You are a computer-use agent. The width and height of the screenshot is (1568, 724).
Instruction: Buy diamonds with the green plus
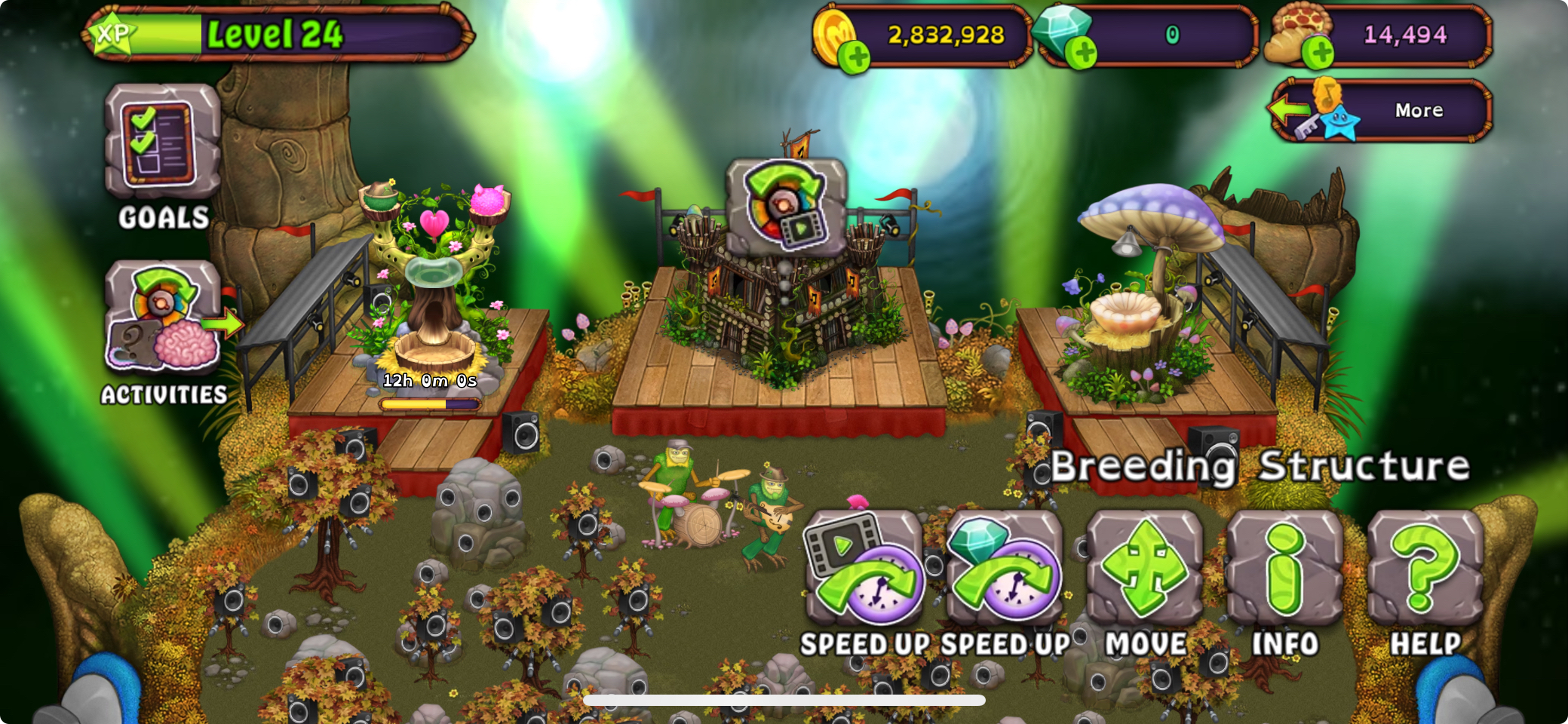1083,53
